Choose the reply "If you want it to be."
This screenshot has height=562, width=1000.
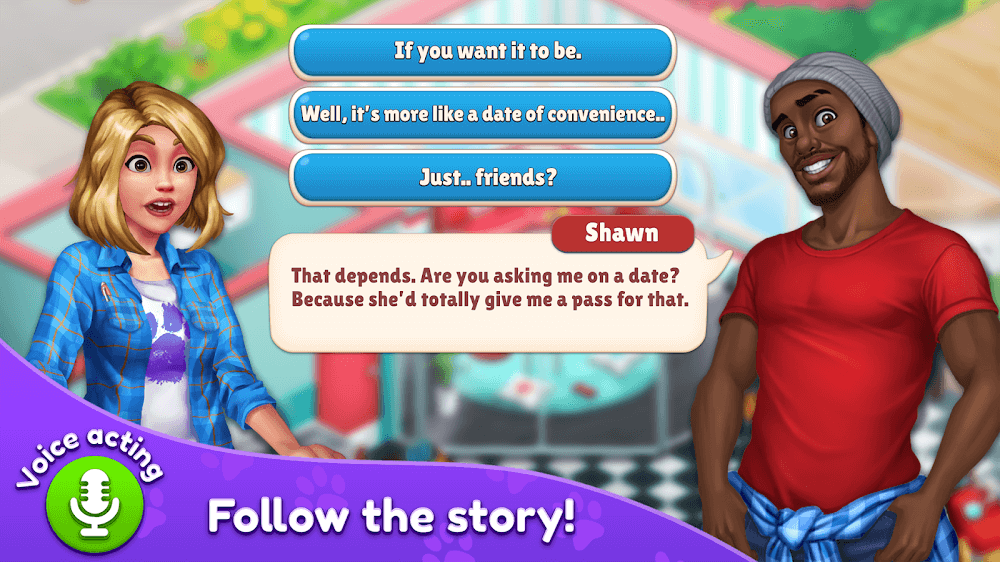click(x=482, y=52)
